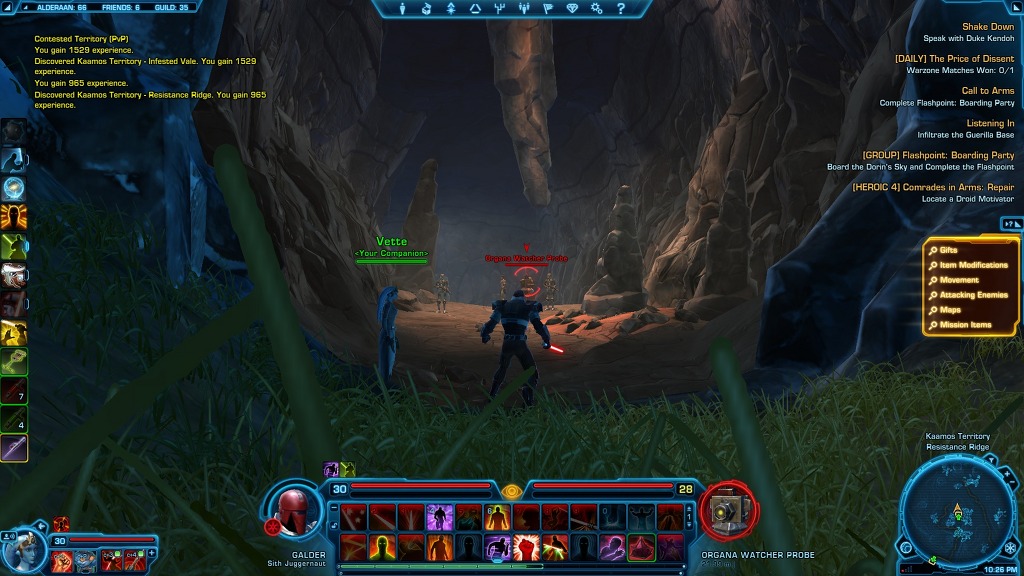Click the Kaamos Territory minimap
Screen dimensions: 1024x576
tap(958, 512)
